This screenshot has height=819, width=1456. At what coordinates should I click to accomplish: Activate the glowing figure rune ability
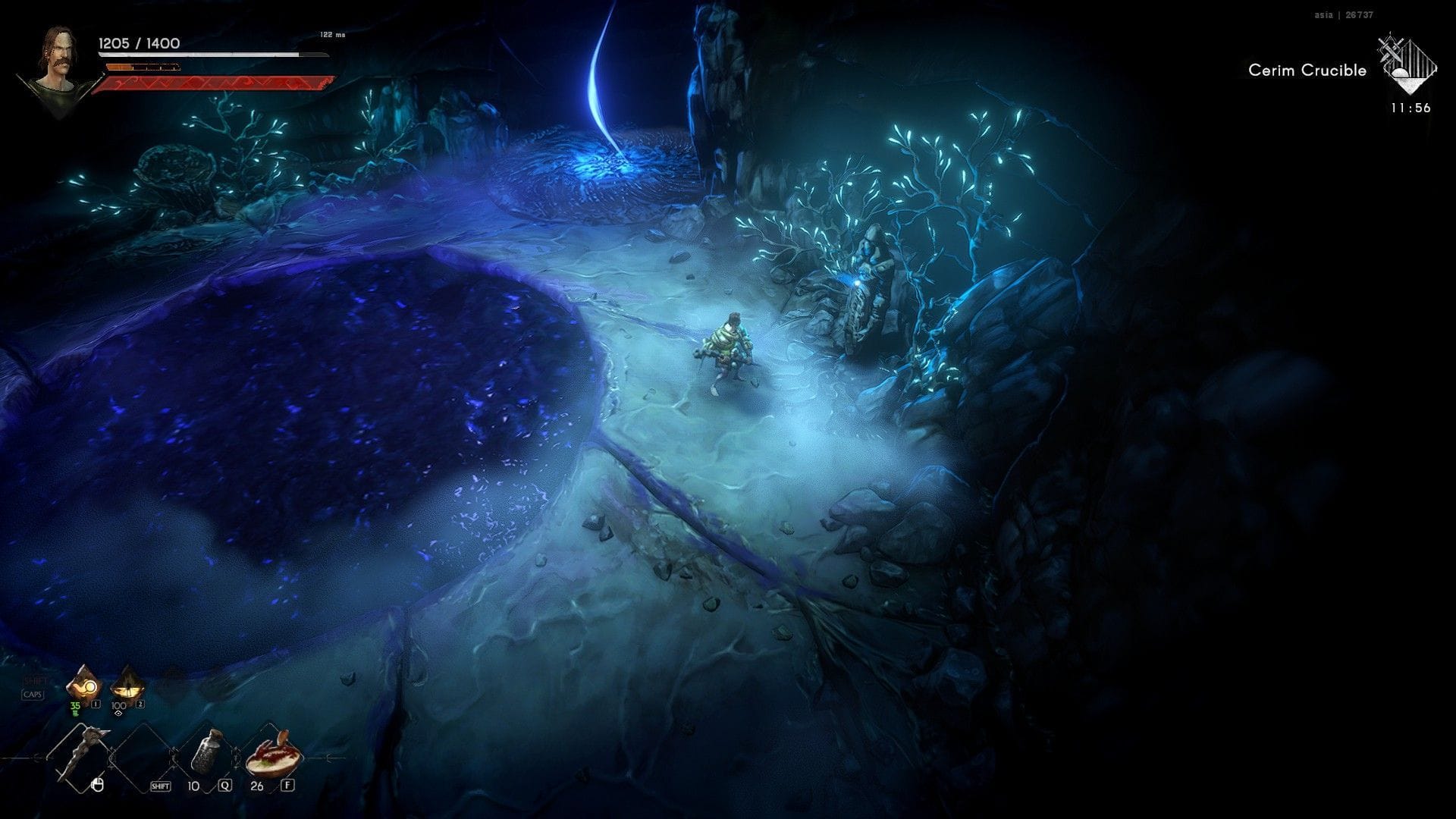point(127,686)
